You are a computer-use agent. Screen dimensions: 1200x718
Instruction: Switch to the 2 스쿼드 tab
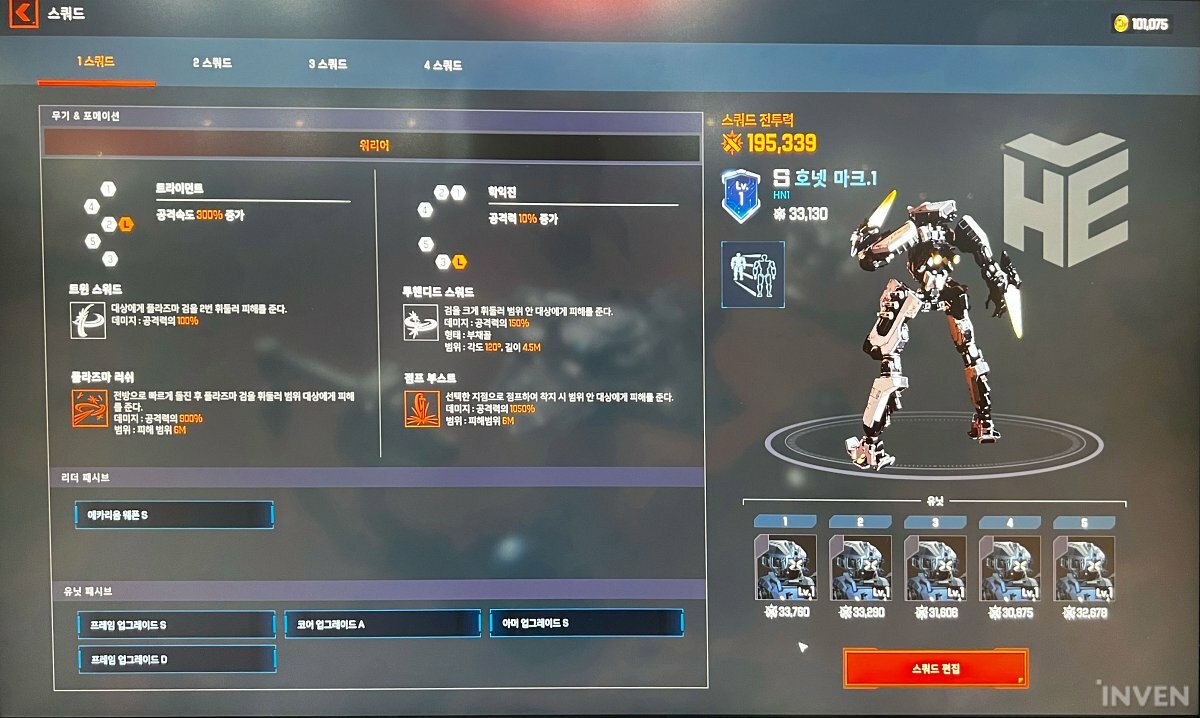(212, 64)
